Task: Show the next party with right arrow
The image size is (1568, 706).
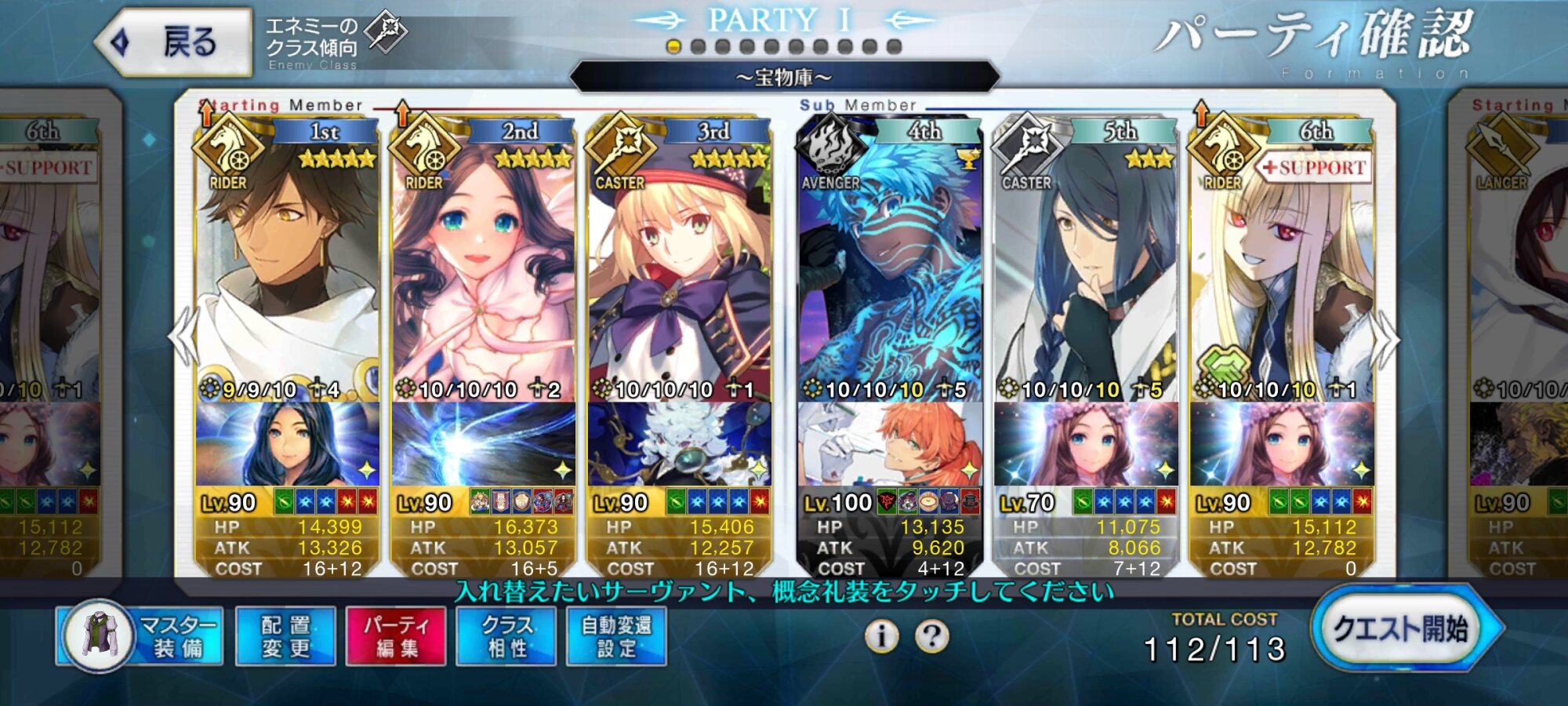Action: 1385,339
